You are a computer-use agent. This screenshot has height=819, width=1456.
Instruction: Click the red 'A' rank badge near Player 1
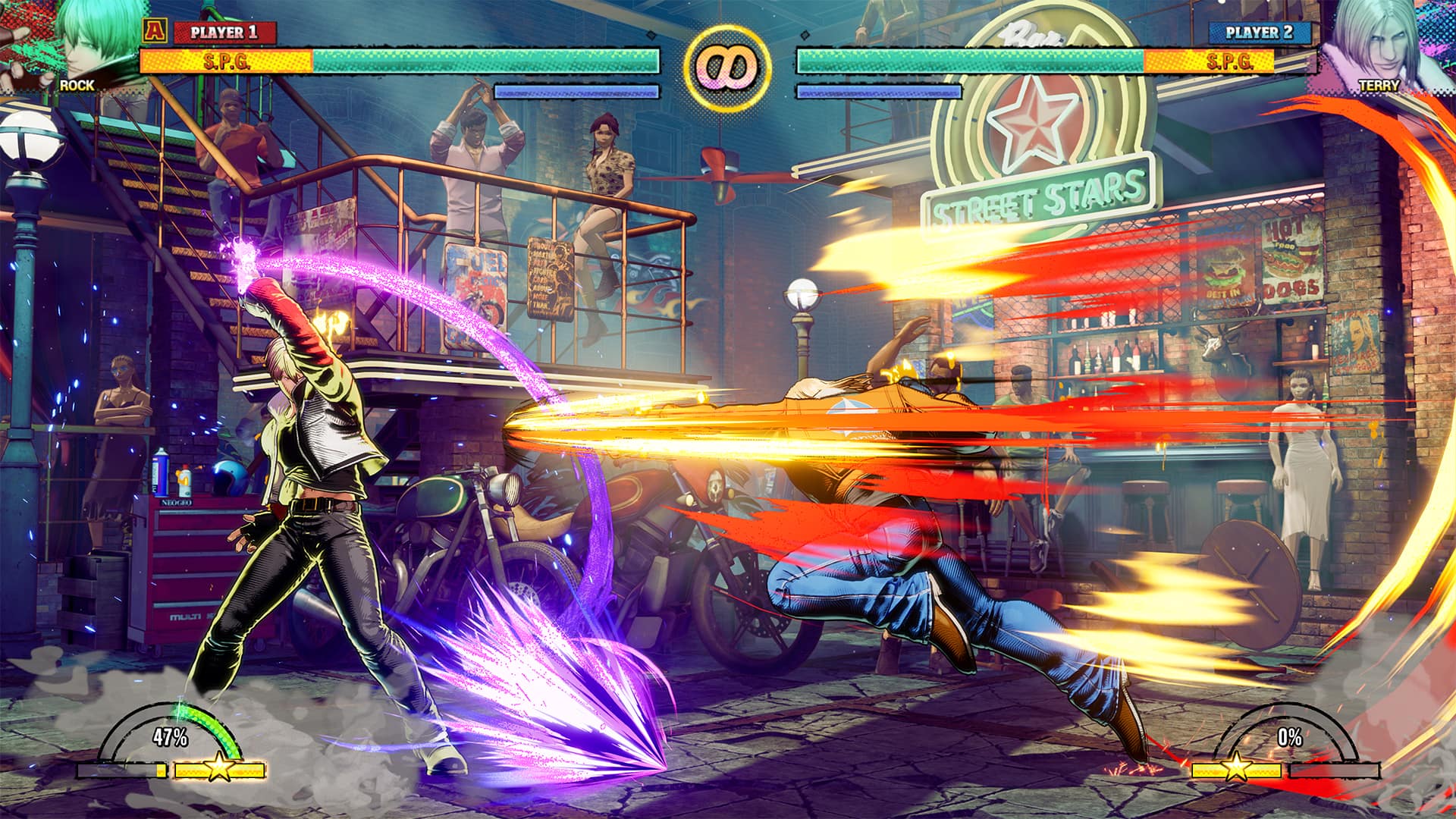156,32
